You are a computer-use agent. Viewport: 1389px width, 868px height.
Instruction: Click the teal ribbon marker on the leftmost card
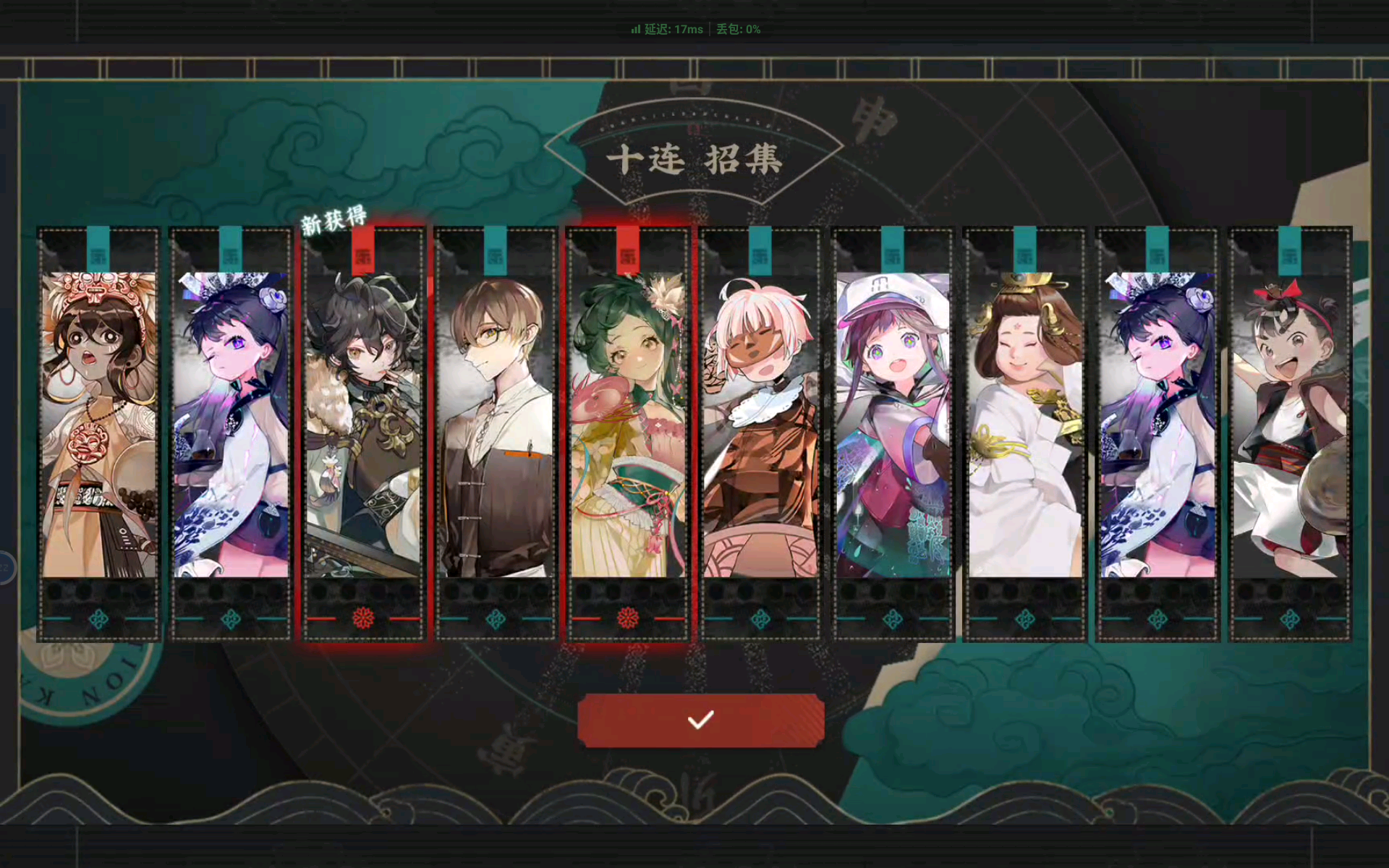[x=99, y=248]
